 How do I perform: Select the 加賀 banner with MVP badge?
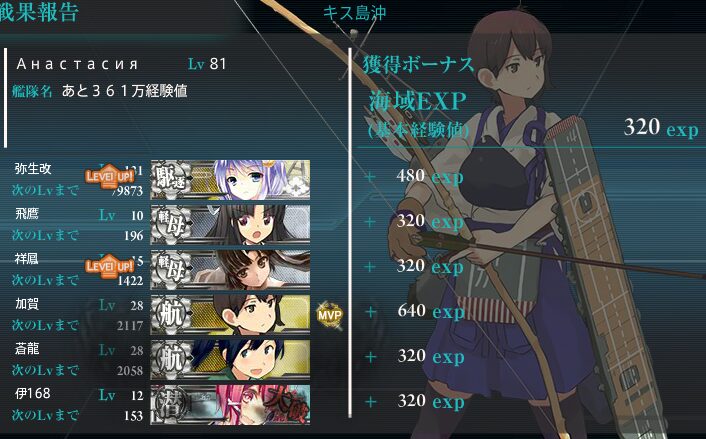[230, 314]
